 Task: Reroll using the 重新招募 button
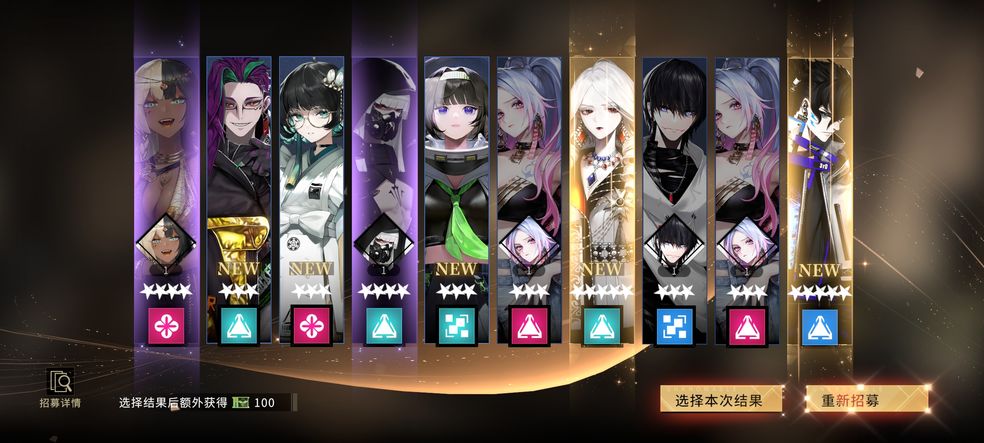click(866, 400)
